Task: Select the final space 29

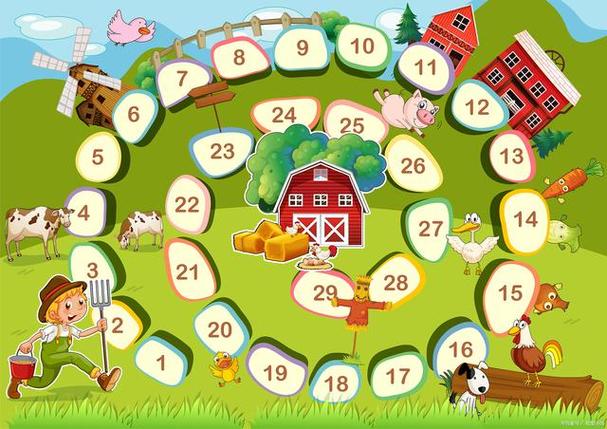Action: click(x=324, y=292)
